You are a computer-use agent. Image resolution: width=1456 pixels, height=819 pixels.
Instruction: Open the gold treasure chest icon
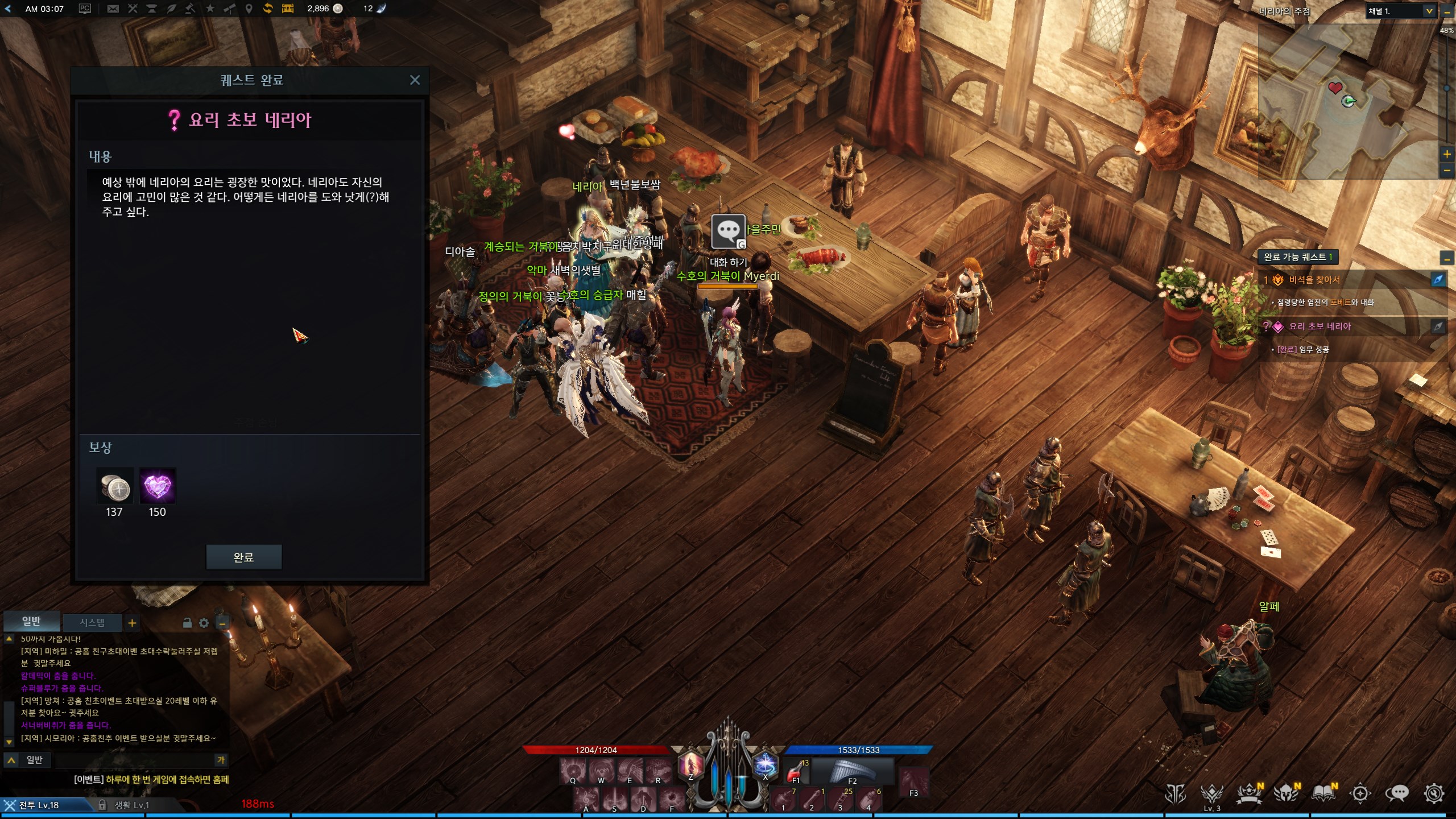pos(288,9)
